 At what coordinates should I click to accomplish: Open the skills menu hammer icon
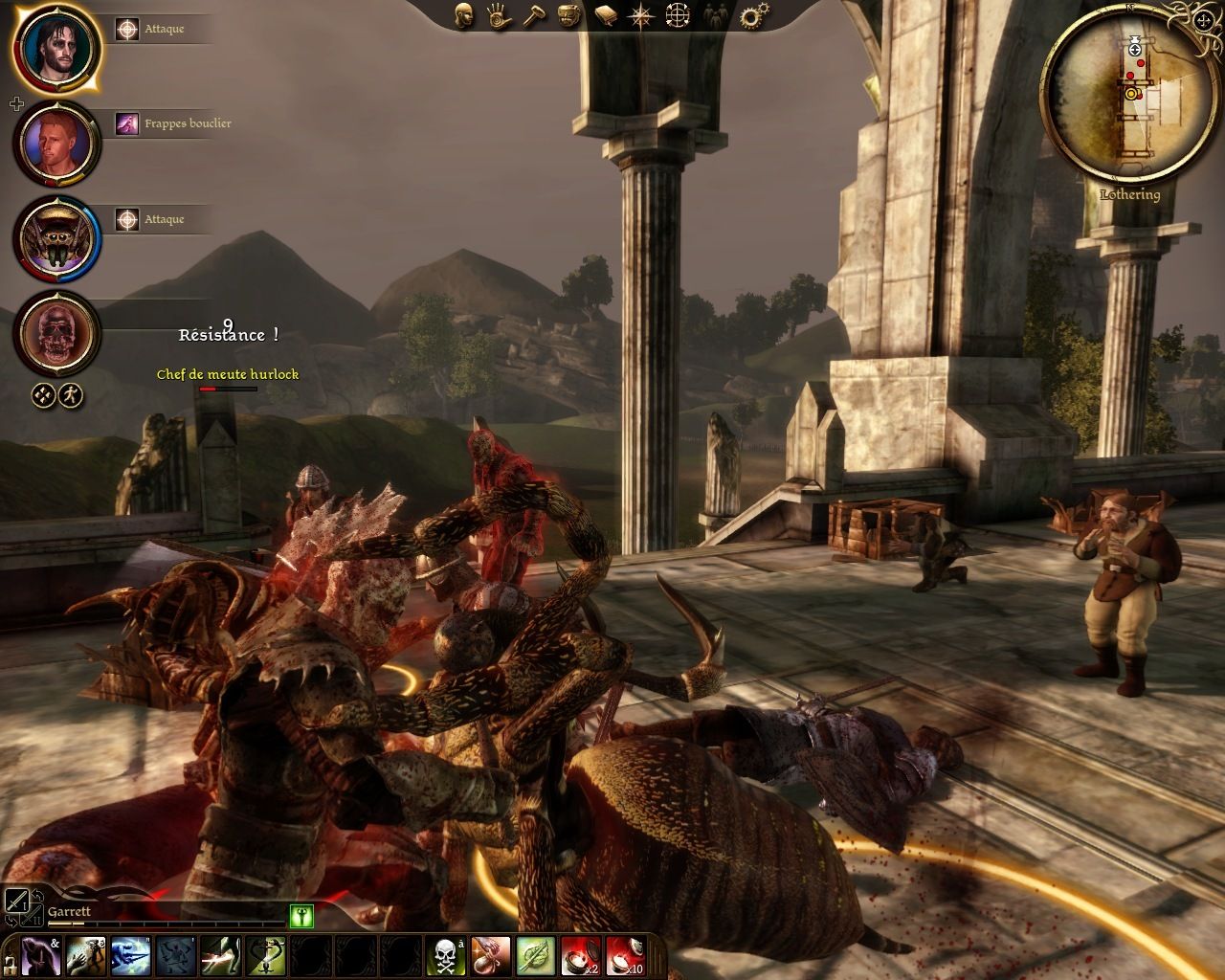point(533,14)
